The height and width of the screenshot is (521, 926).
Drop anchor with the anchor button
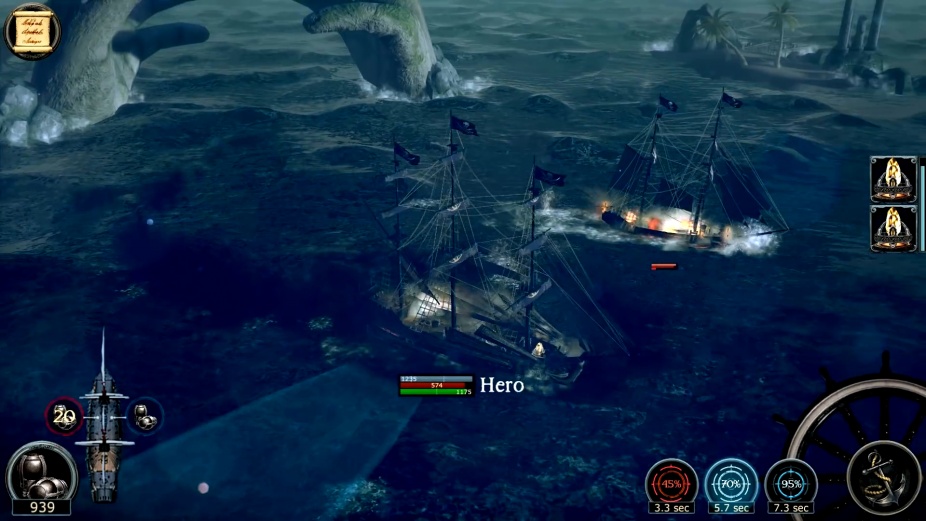point(884,477)
